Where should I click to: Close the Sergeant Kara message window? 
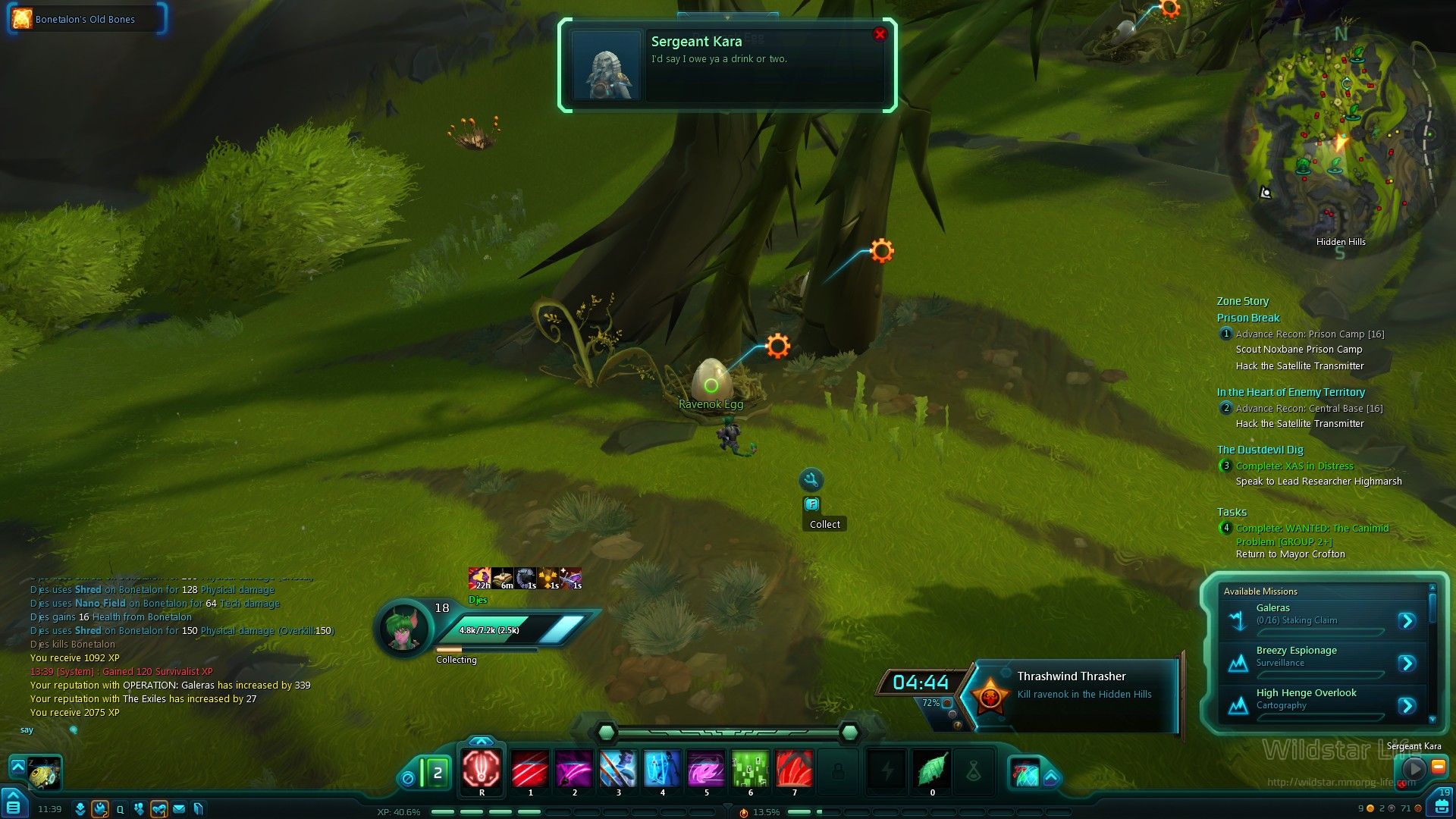coord(880,34)
